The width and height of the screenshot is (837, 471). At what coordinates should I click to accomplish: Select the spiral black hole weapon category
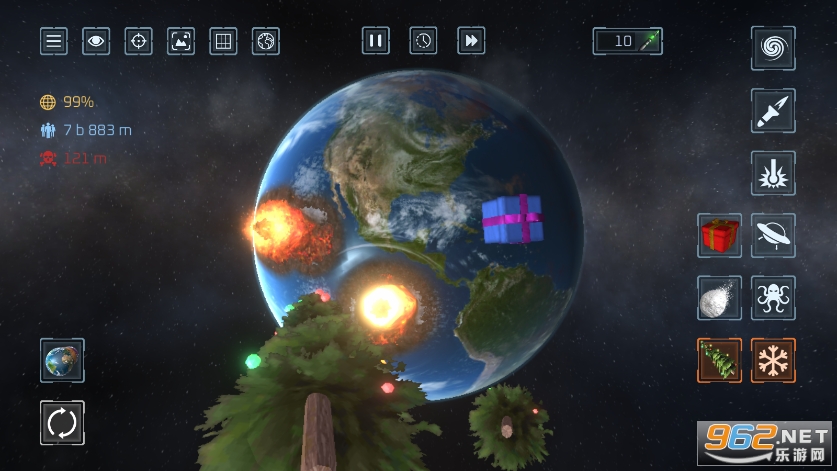pyautogui.click(x=773, y=48)
